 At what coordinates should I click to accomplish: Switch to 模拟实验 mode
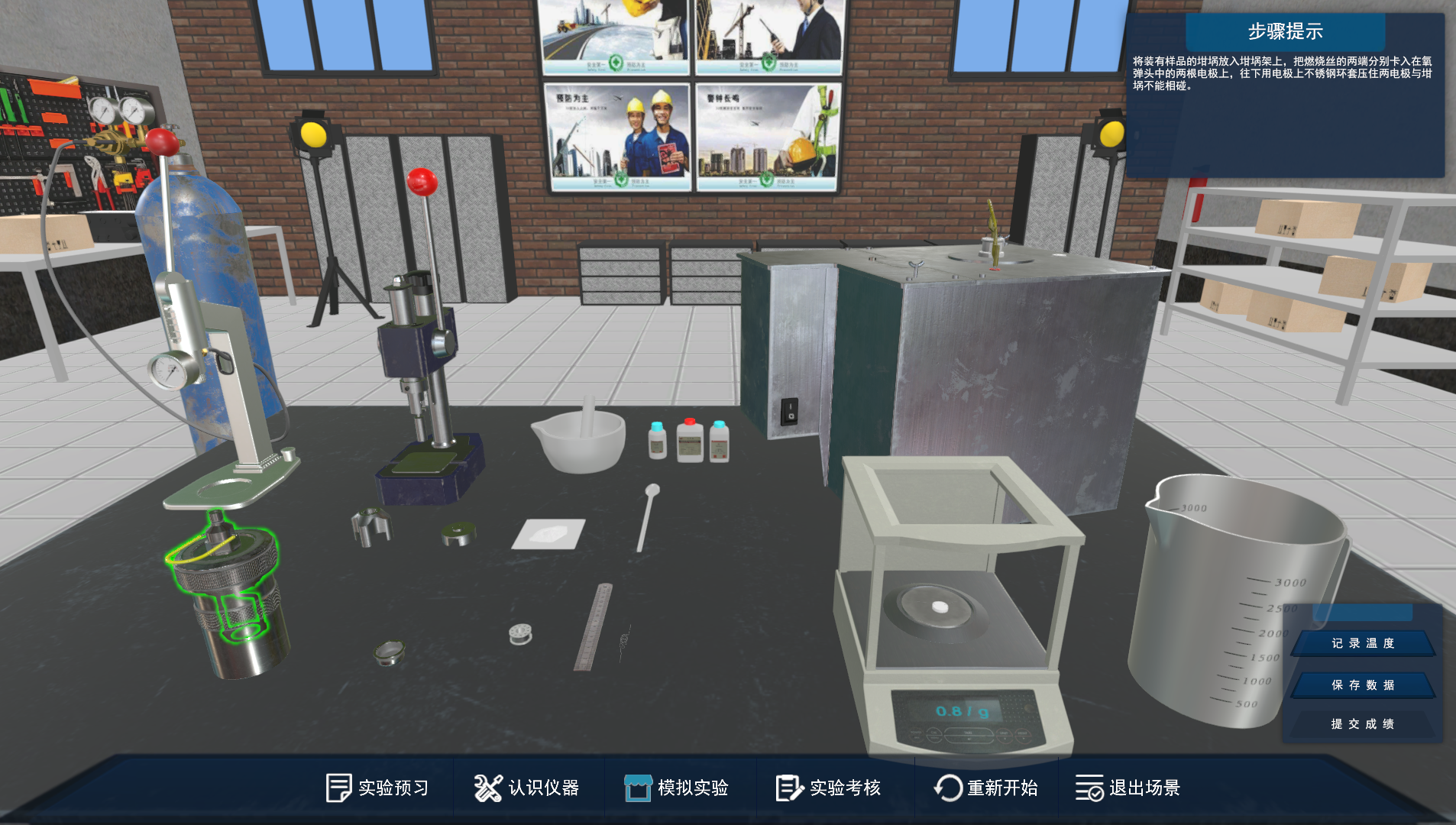(x=677, y=788)
